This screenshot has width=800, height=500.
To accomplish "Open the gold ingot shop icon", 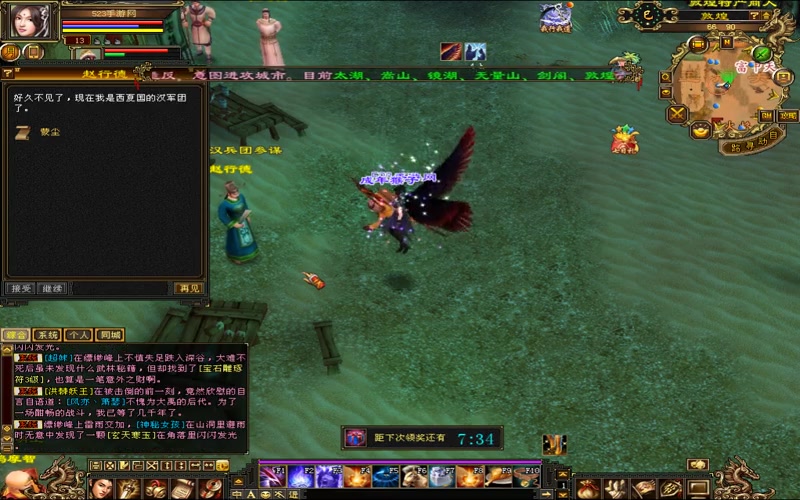I will [x=700, y=131].
